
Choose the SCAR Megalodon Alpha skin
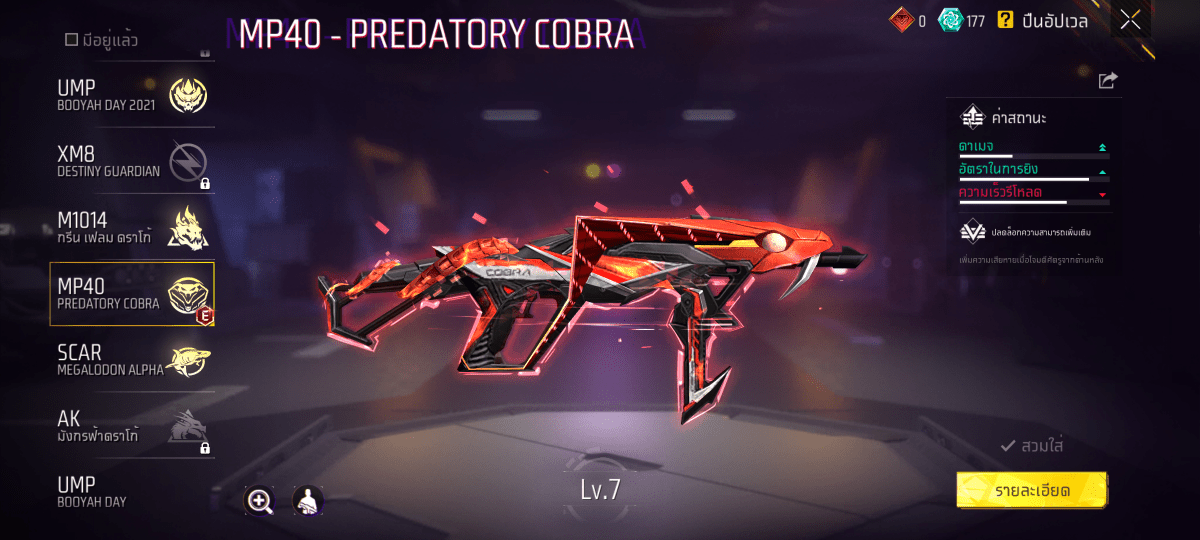(x=132, y=361)
